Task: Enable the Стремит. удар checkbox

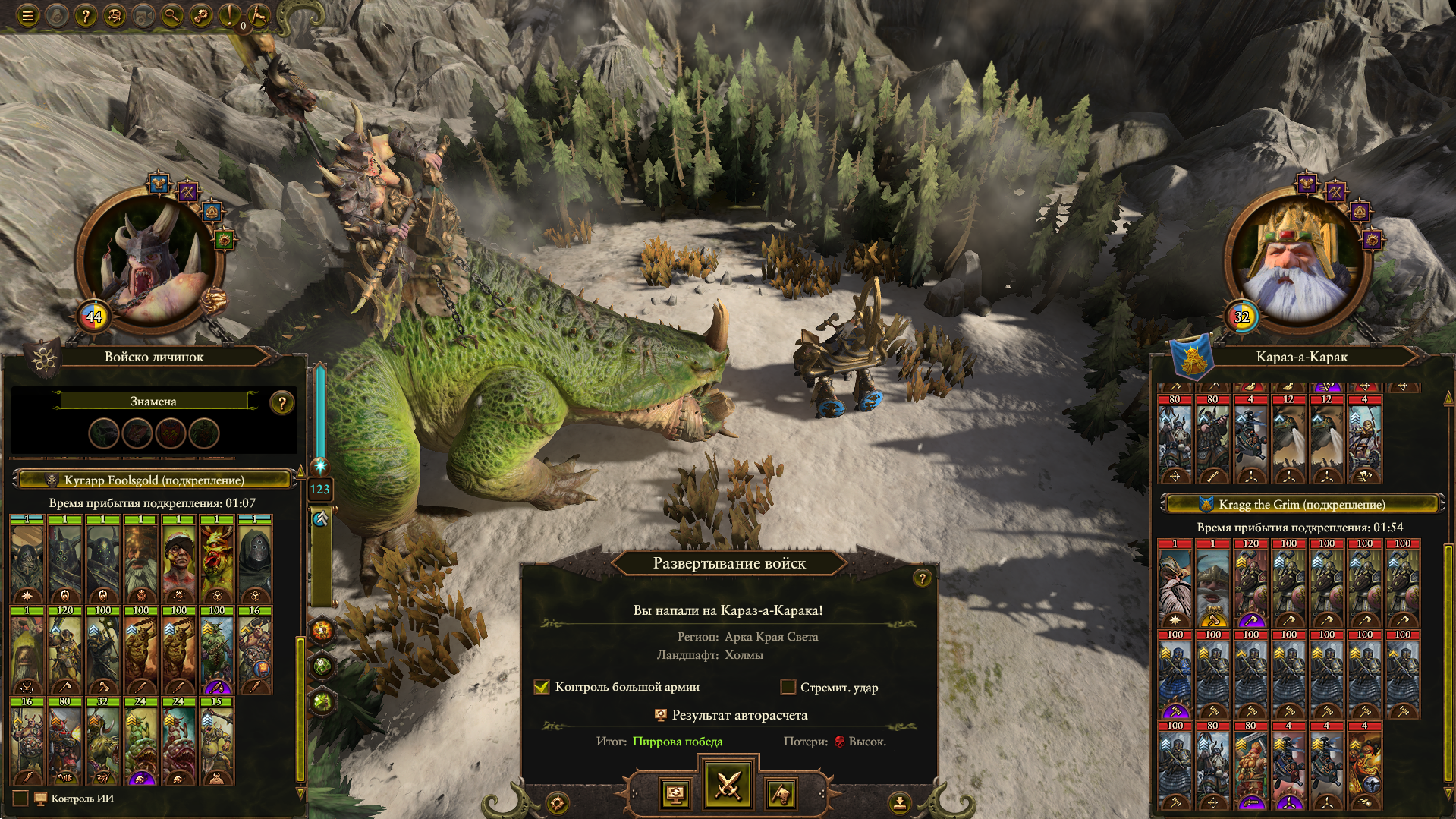Action: pos(788,687)
